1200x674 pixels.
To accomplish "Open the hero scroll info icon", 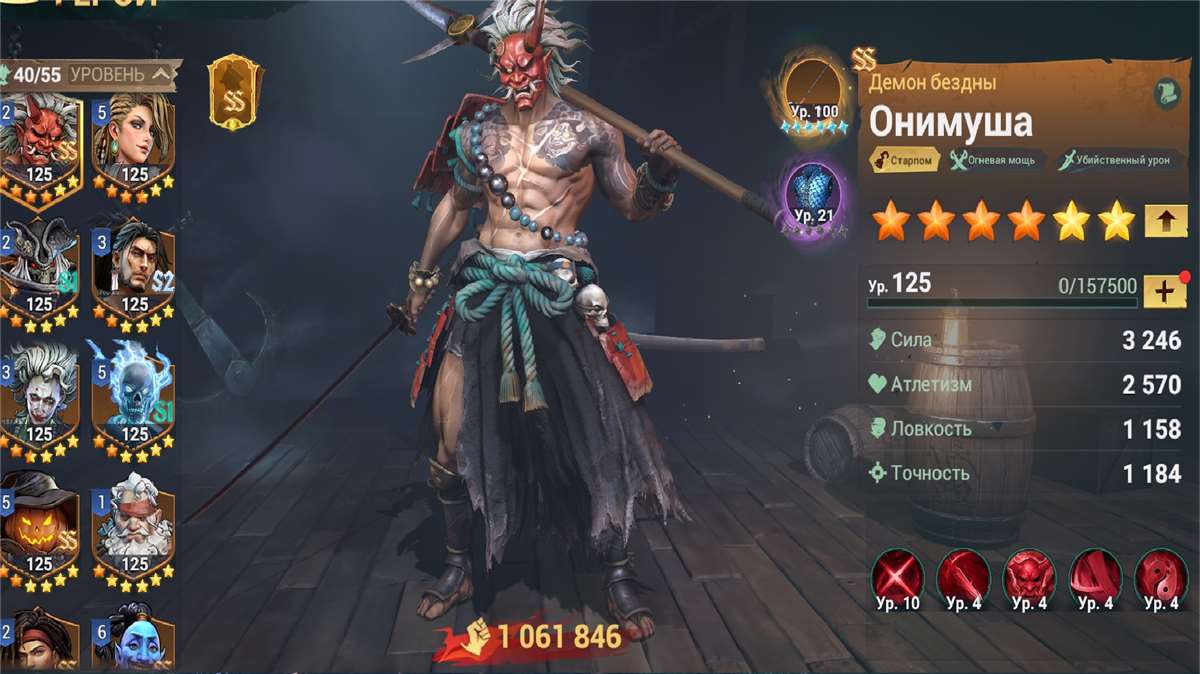I will pos(1165,93).
